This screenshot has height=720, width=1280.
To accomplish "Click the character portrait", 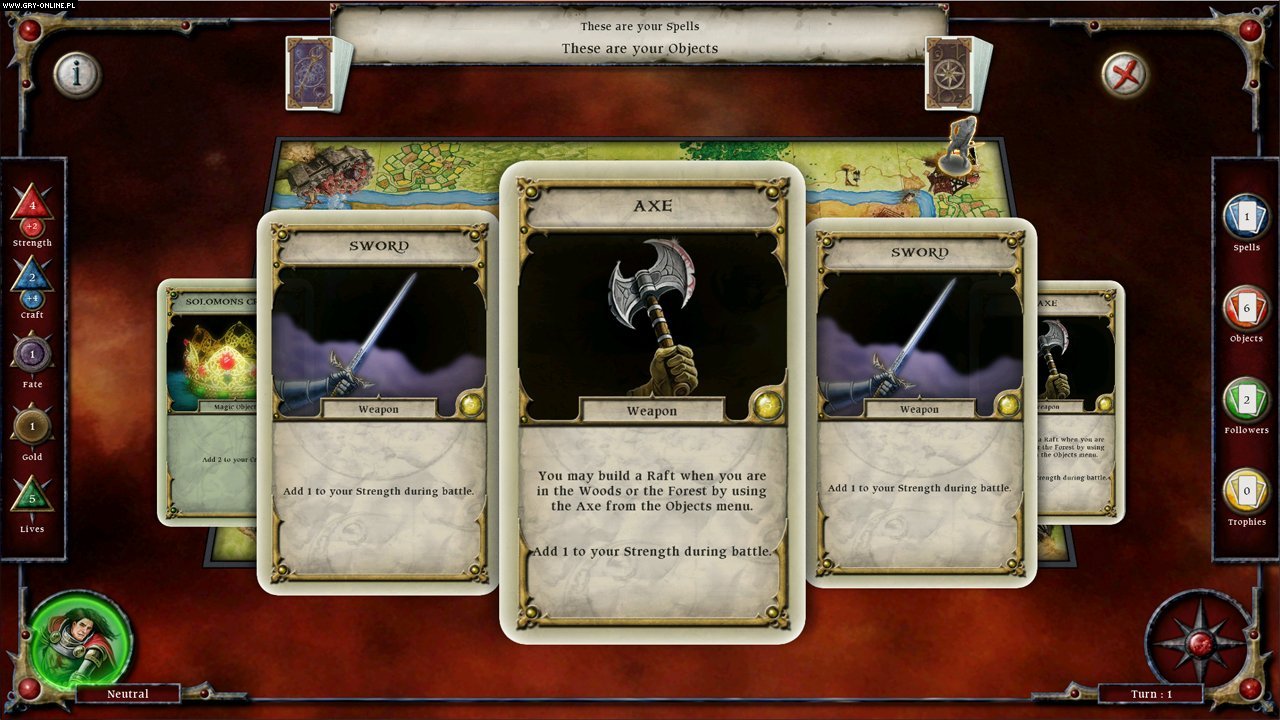I will tap(80, 637).
